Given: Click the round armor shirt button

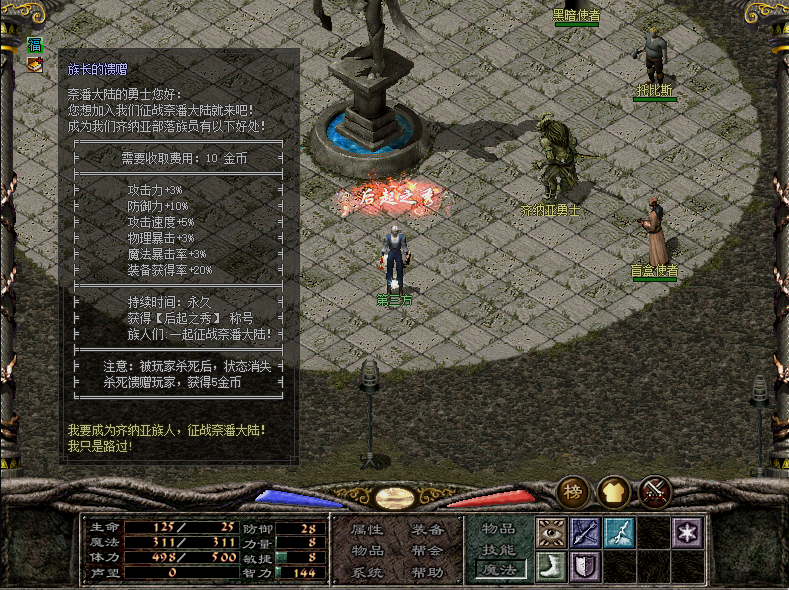Looking at the screenshot, I should point(614,491).
